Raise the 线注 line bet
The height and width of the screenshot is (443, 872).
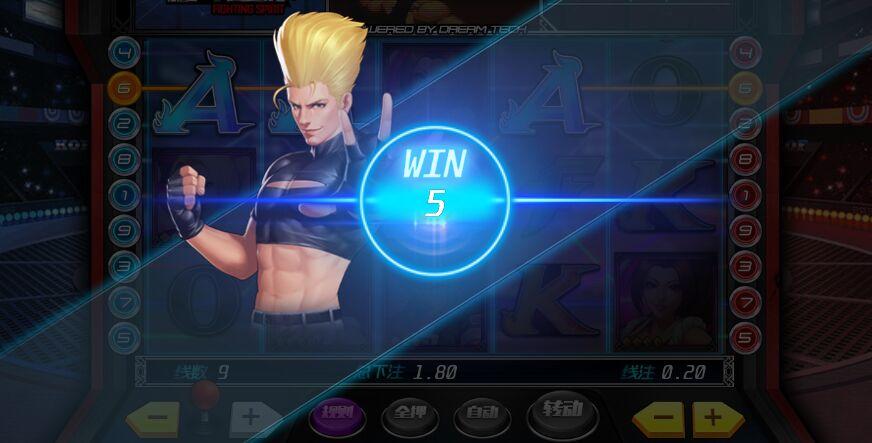point(712,417)
